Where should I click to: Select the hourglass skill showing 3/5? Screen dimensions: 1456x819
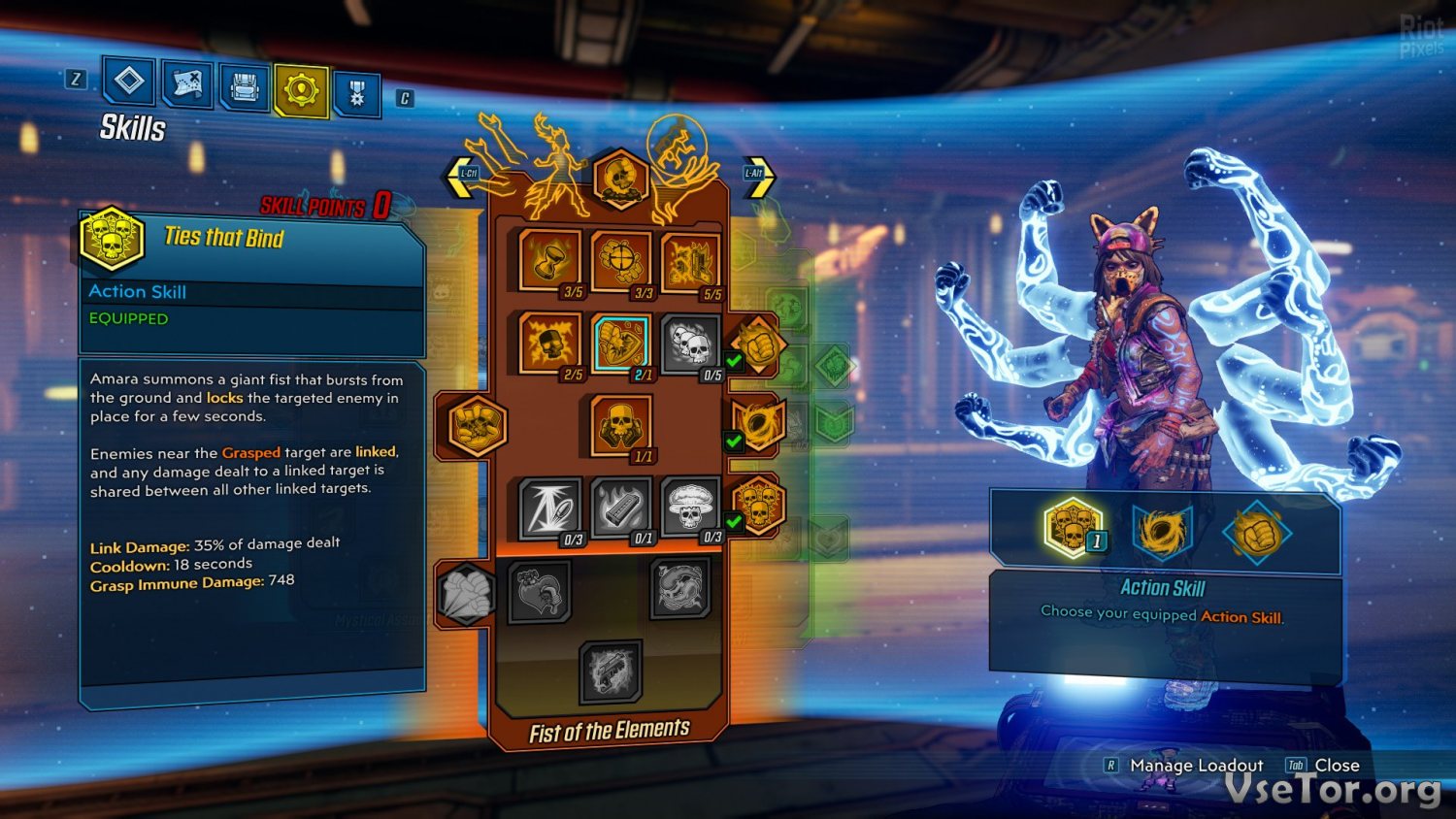(550, 260)
